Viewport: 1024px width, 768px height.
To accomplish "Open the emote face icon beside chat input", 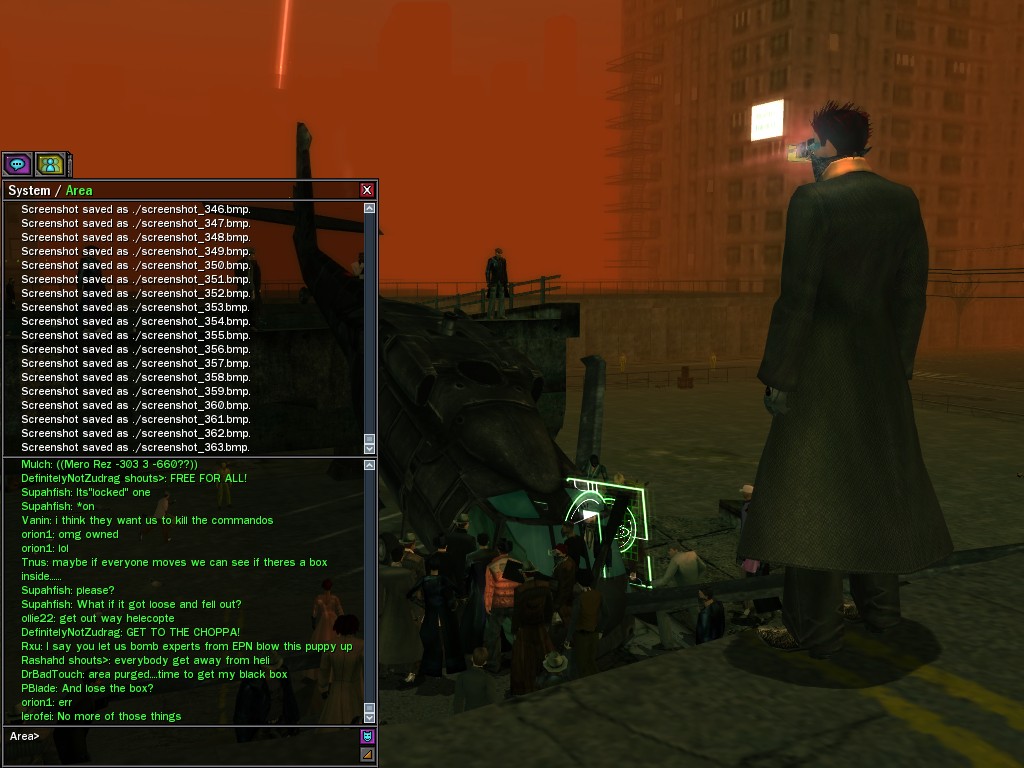I will (367, 737).
